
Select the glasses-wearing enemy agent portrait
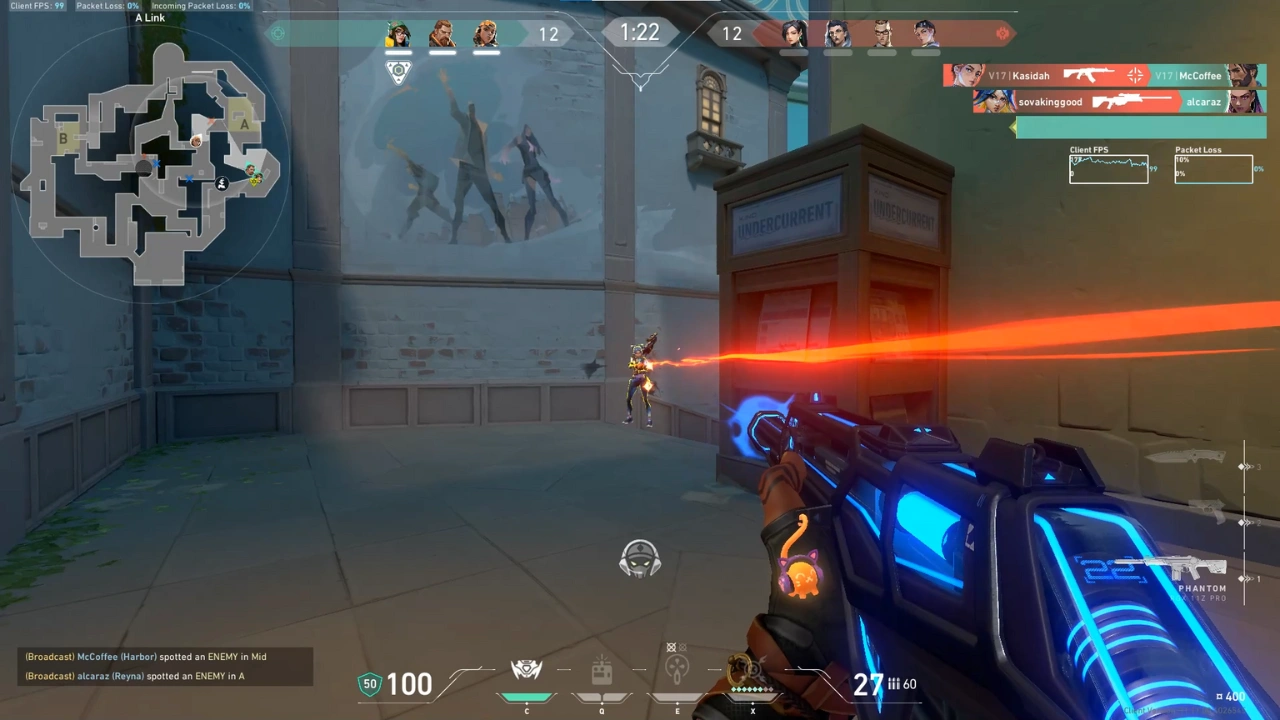pos(882,34)
